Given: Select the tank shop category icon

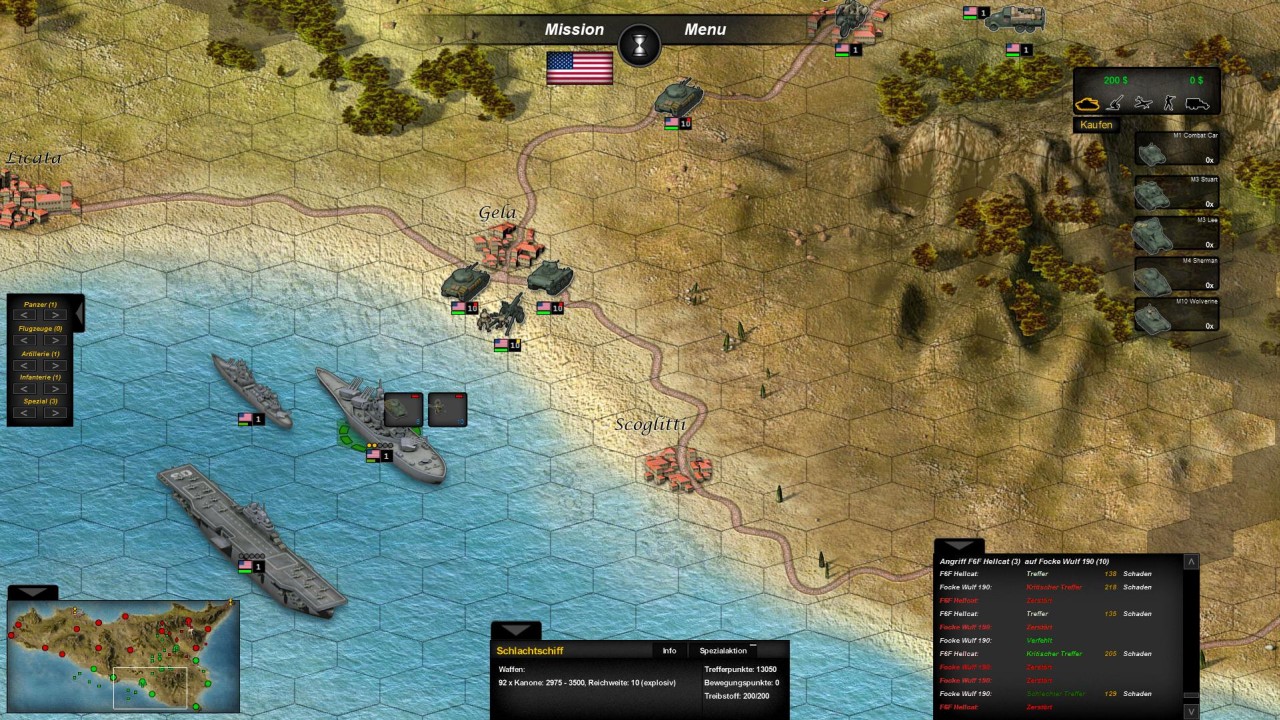Looking at the screenshot, I should point(1087,103).
